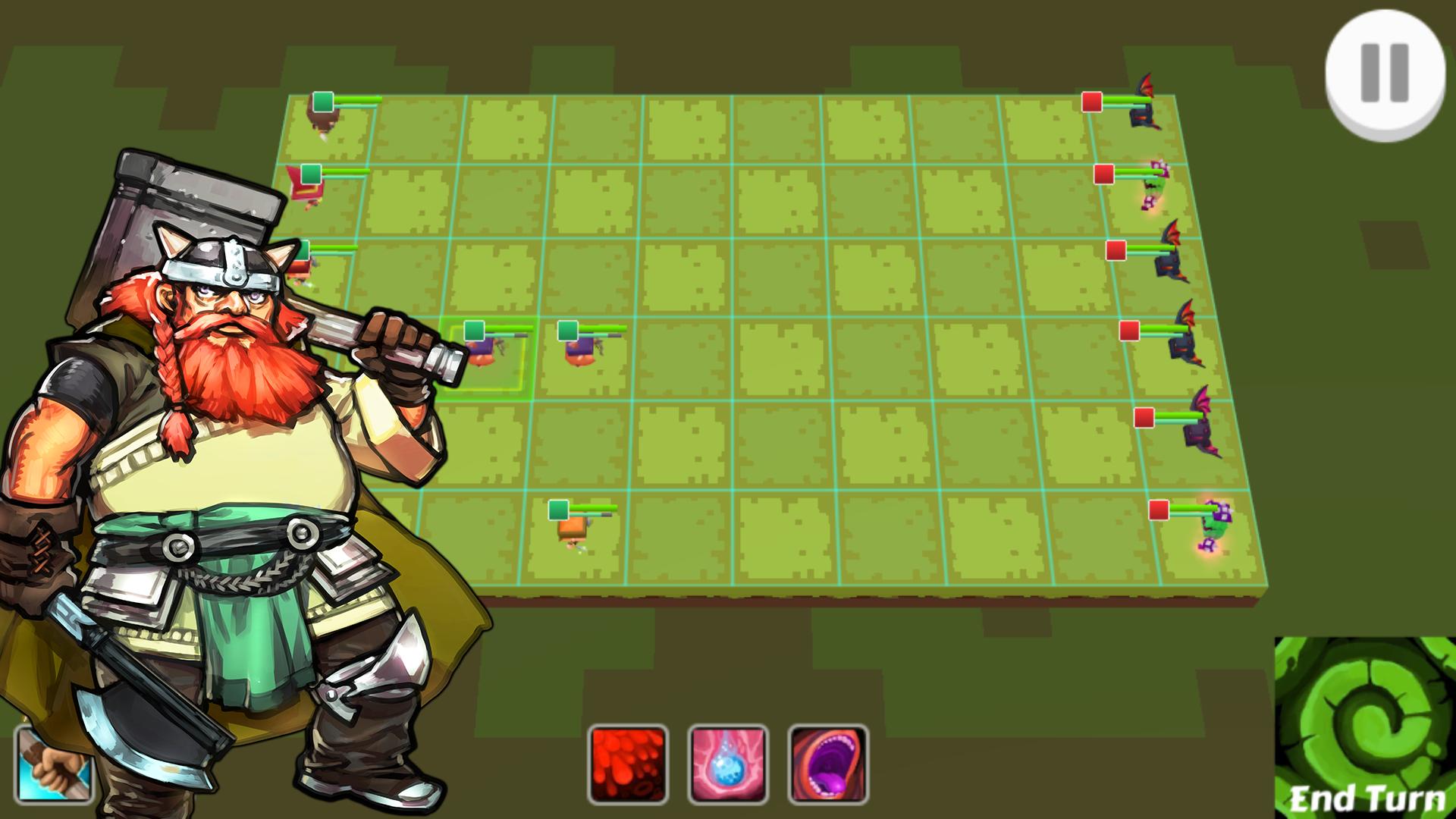Screen dimensions: 1456x819
Task: Toggle the green marker on the selected purple unit
Action: pyautogui.click(x=475, y=331)
